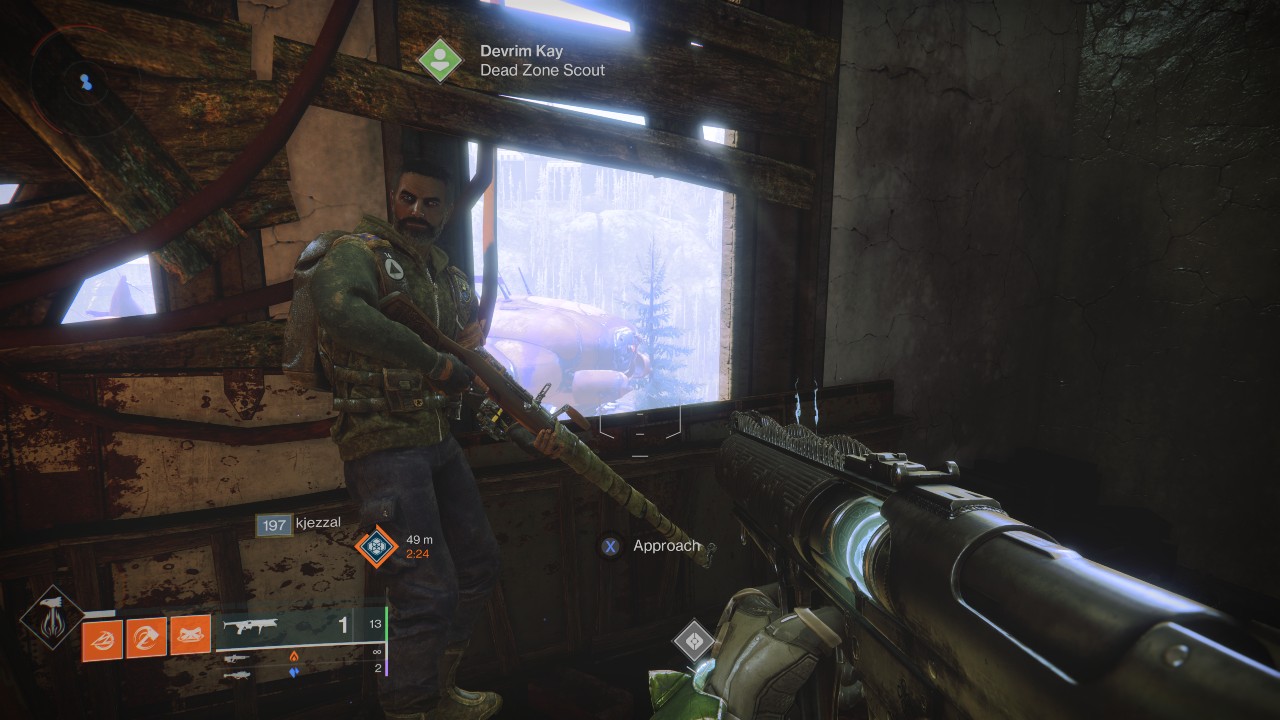Select the equipped scout rifle icon
Image resolution: width=1280 pixels, height=720 pixels.
pyautogui.click(x=249, y=626)
